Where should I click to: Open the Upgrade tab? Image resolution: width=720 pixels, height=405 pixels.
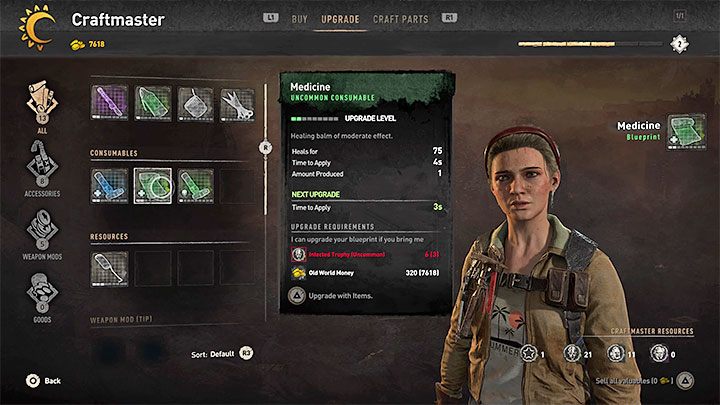[x=340, y=18]
